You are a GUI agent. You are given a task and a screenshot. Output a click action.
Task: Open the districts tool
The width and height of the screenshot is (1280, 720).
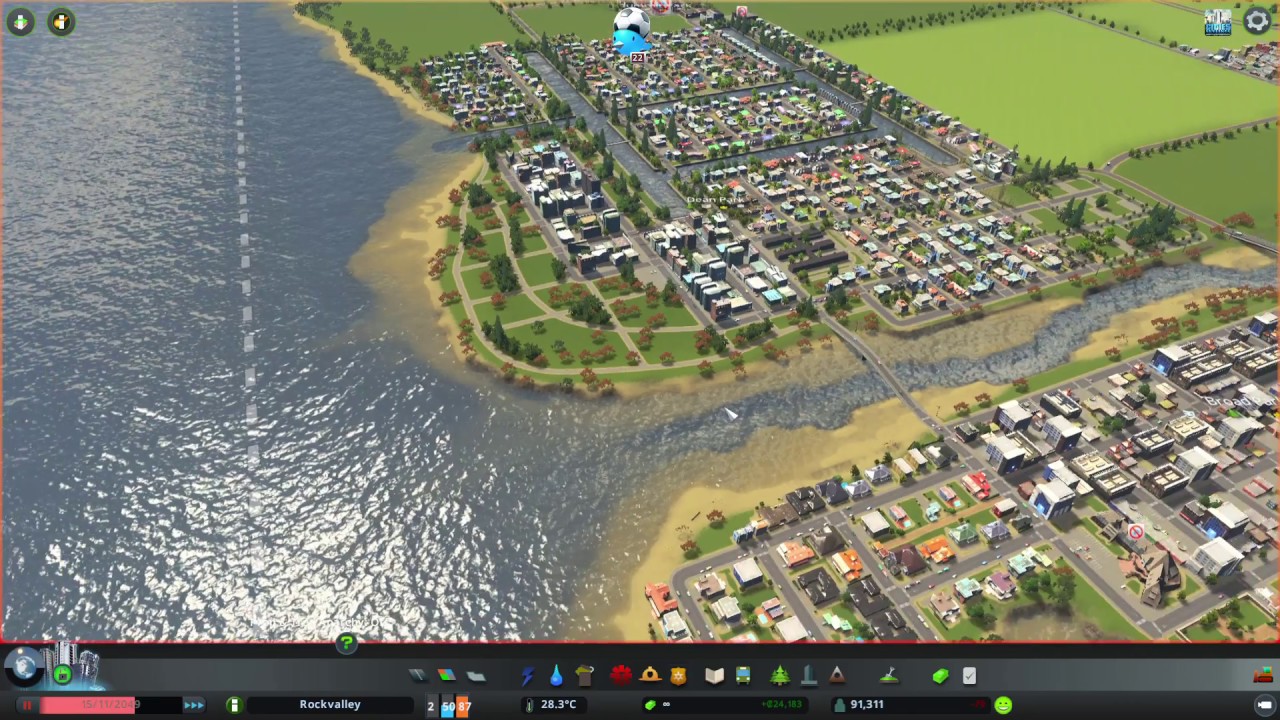point(476,676)
